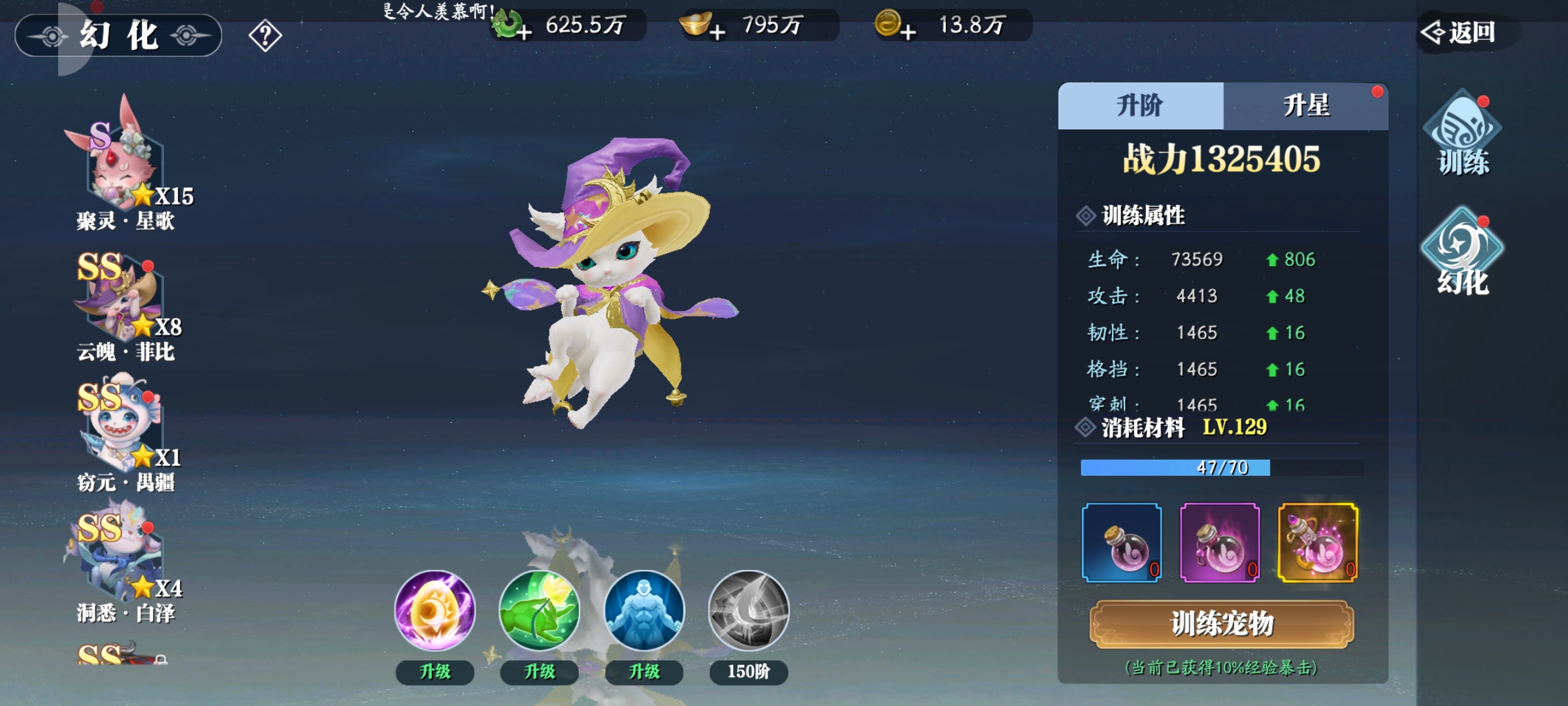Viewport: 1568px width, 706px height.
Task: Select the blue-framed potion material slot
Action: pyautogui.click(x=1122, y=542)
